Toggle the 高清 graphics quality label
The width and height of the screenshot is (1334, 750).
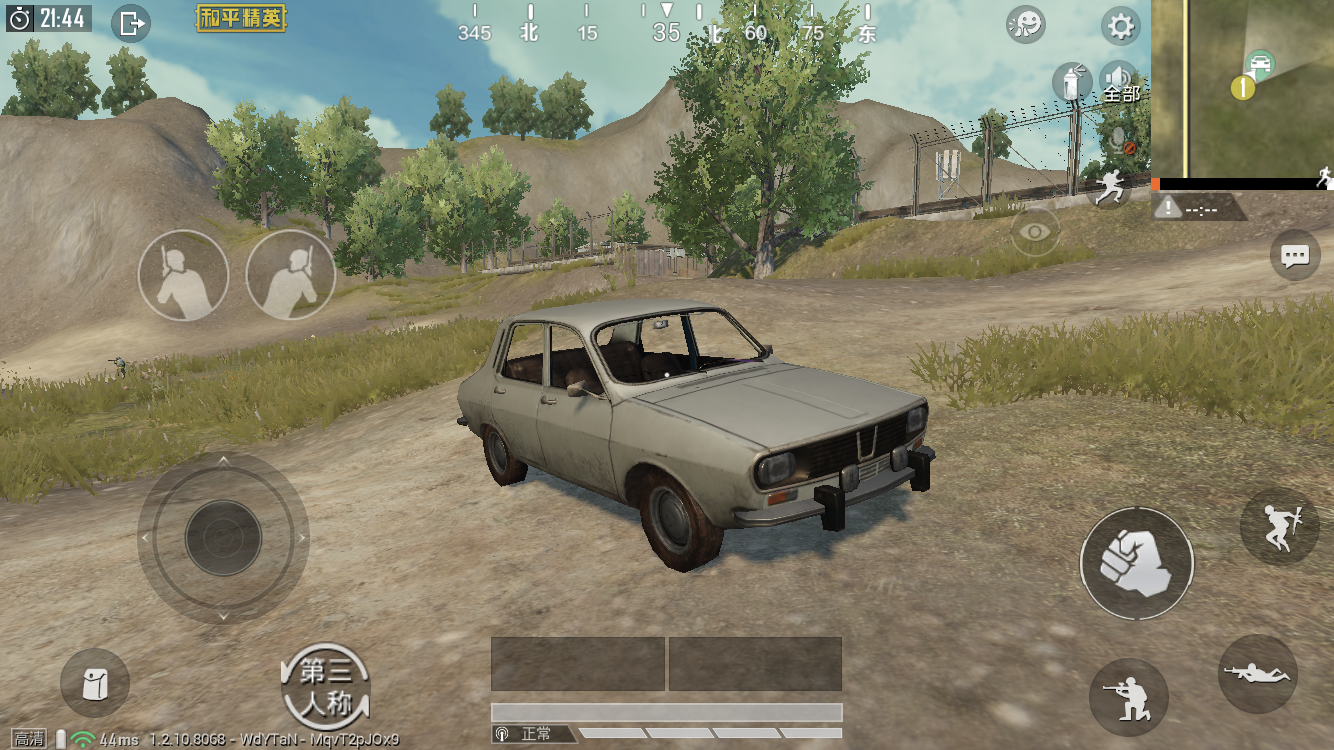point(29,739)
